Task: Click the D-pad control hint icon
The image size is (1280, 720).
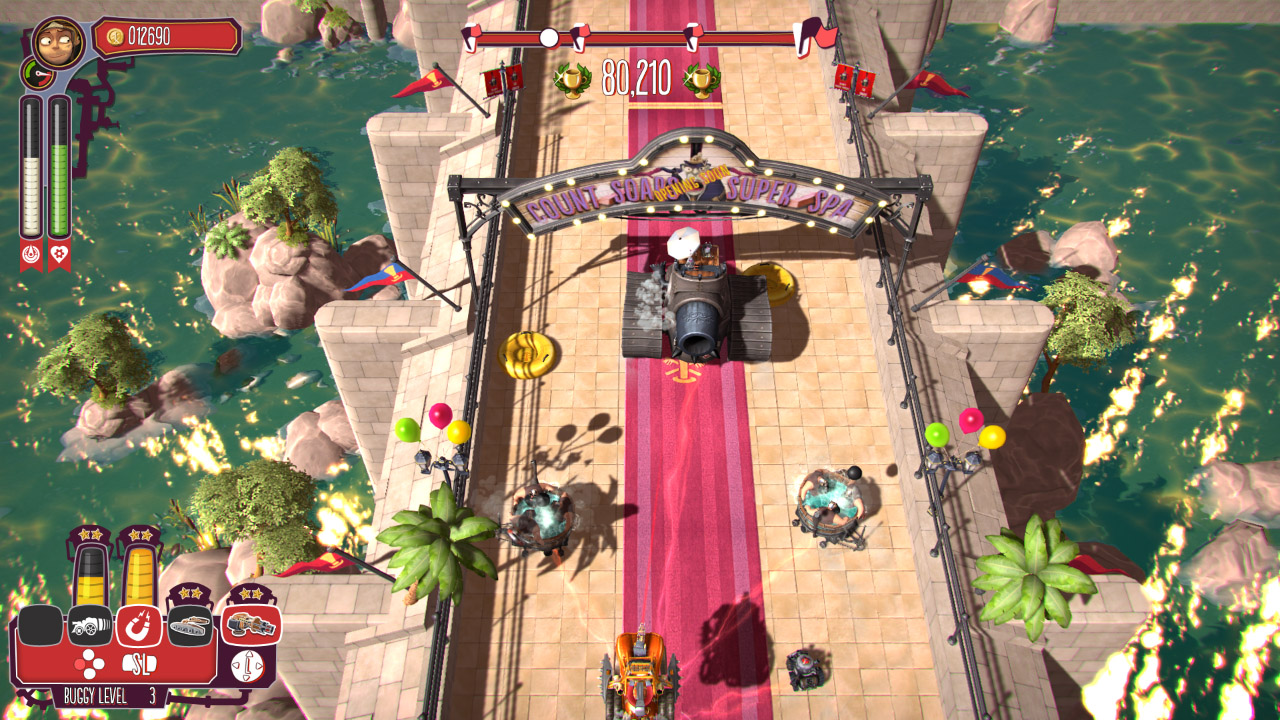Action: (89, 663)
